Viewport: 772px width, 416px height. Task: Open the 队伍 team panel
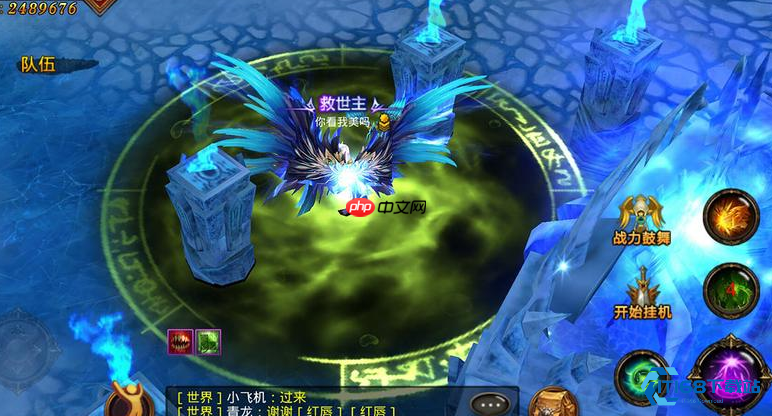(x=38, y=65)
